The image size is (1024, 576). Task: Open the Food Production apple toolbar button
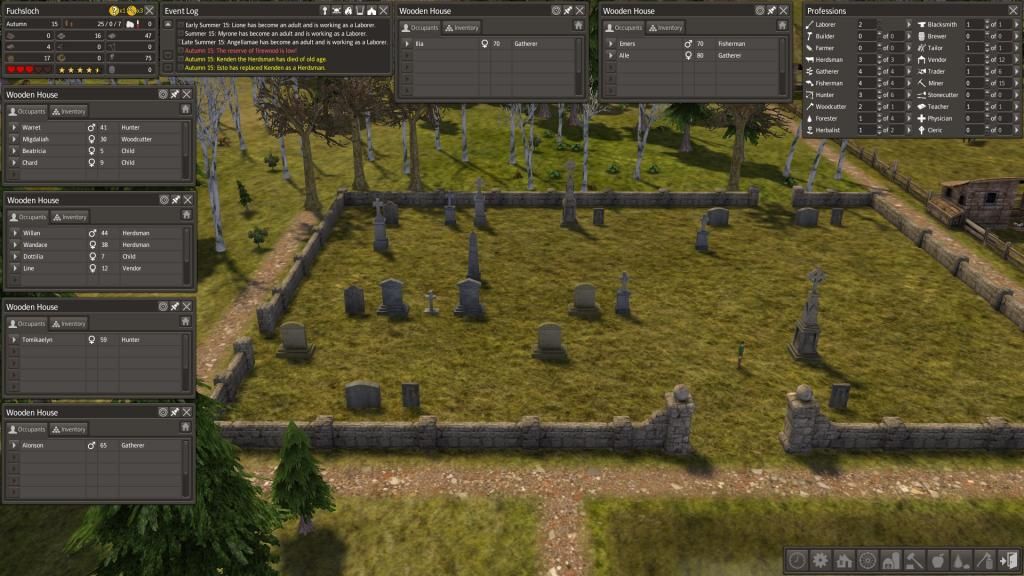(937, 560)
